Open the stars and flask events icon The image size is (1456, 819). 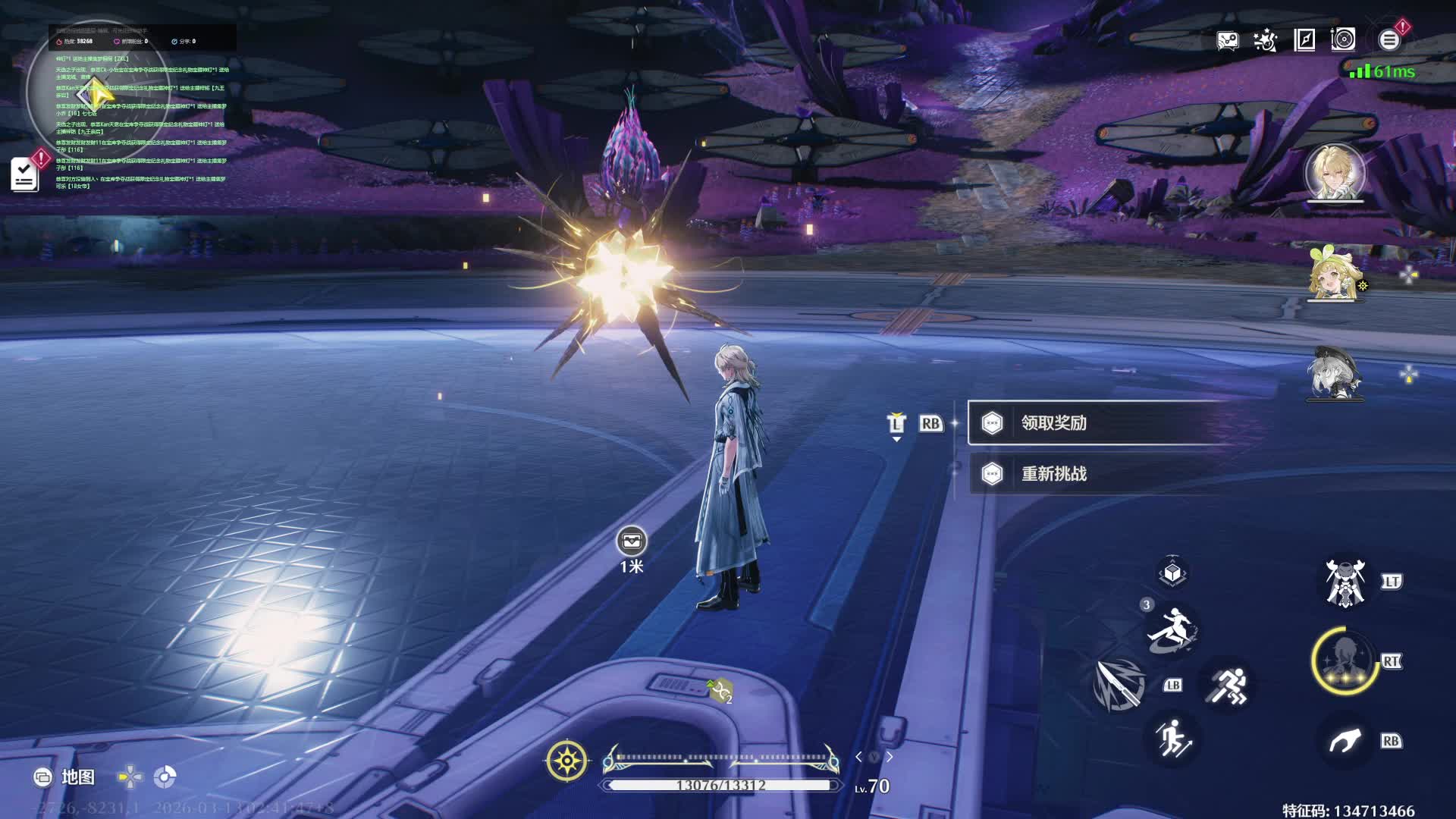(x=1265, y=40)
